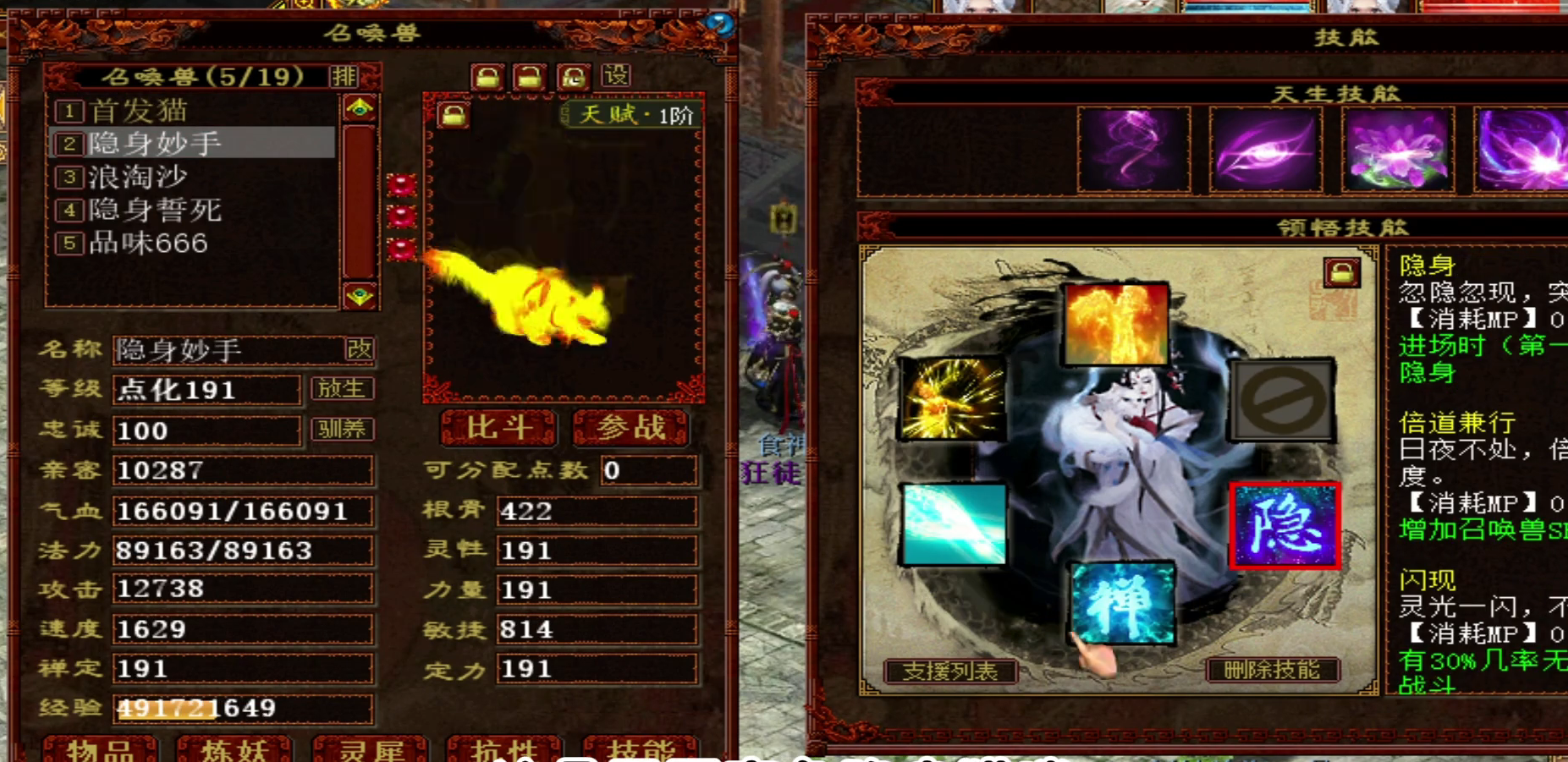Viewport: 1568px width, 762px height.
Task: Open the 抗性 resistance tab
Action: click(x=504, y=749)
